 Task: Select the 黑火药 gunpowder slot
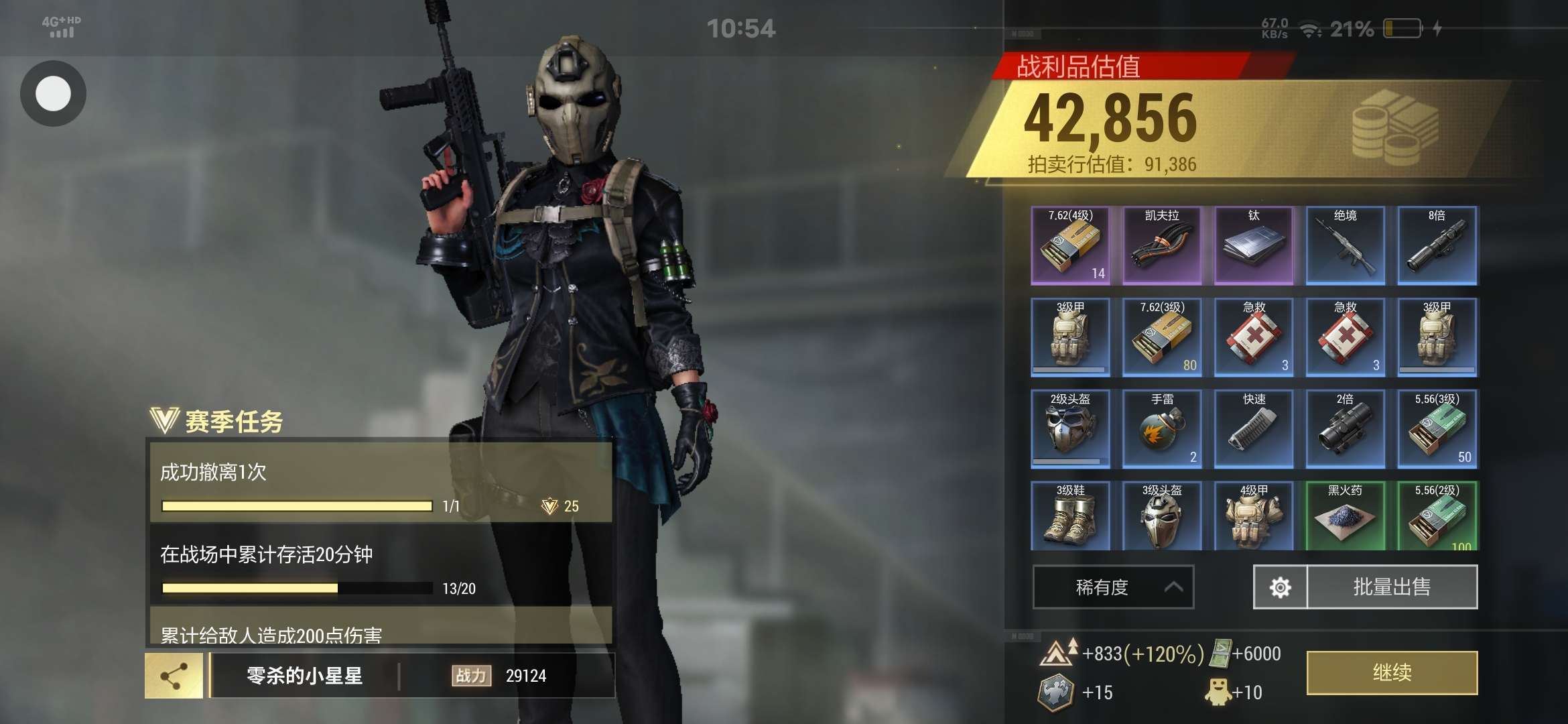[x=1346, y=516]
